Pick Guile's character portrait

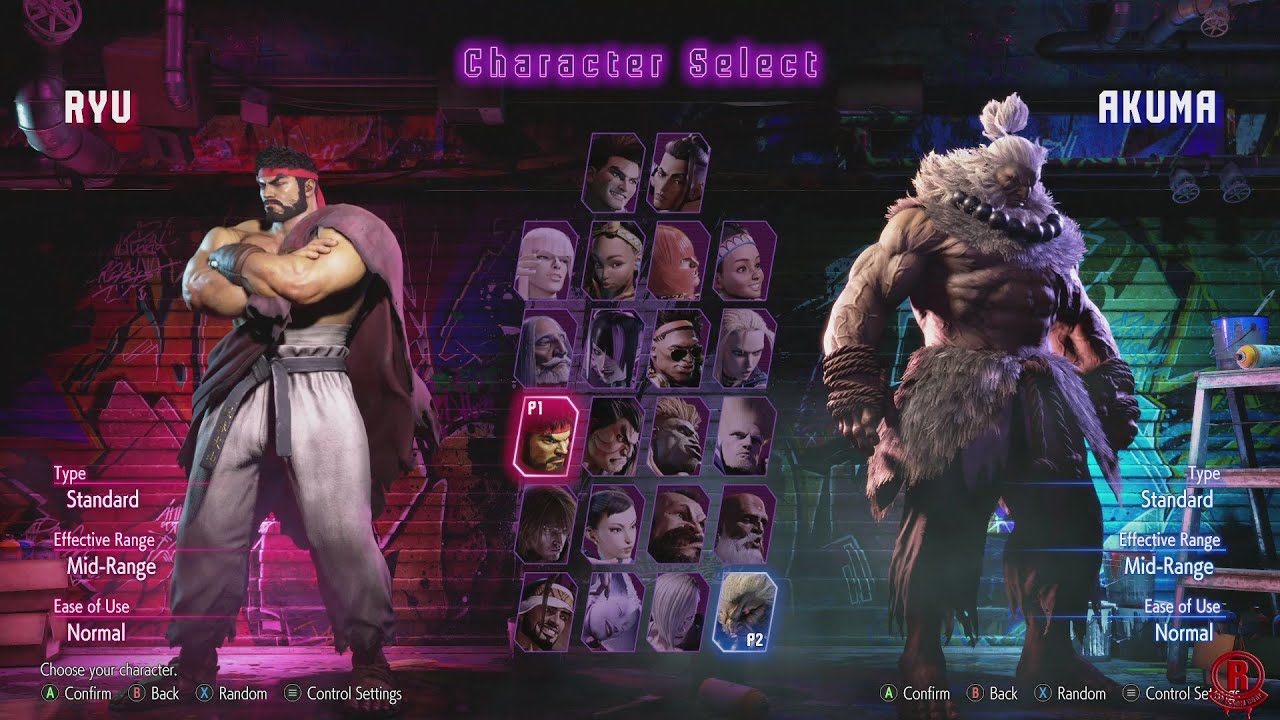(x=745, y=437)
